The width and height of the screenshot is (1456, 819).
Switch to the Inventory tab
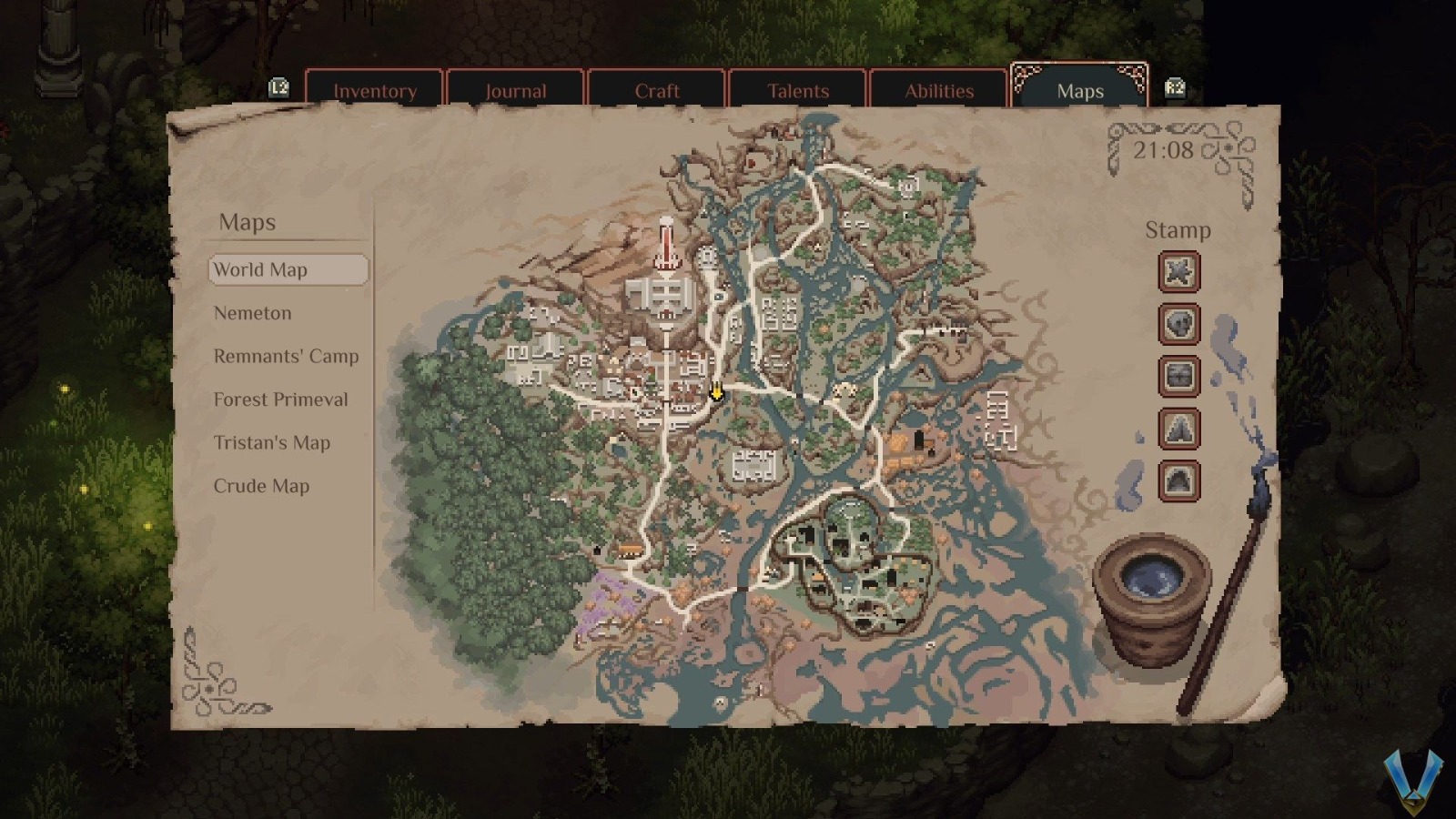click(x=375, y=90)
